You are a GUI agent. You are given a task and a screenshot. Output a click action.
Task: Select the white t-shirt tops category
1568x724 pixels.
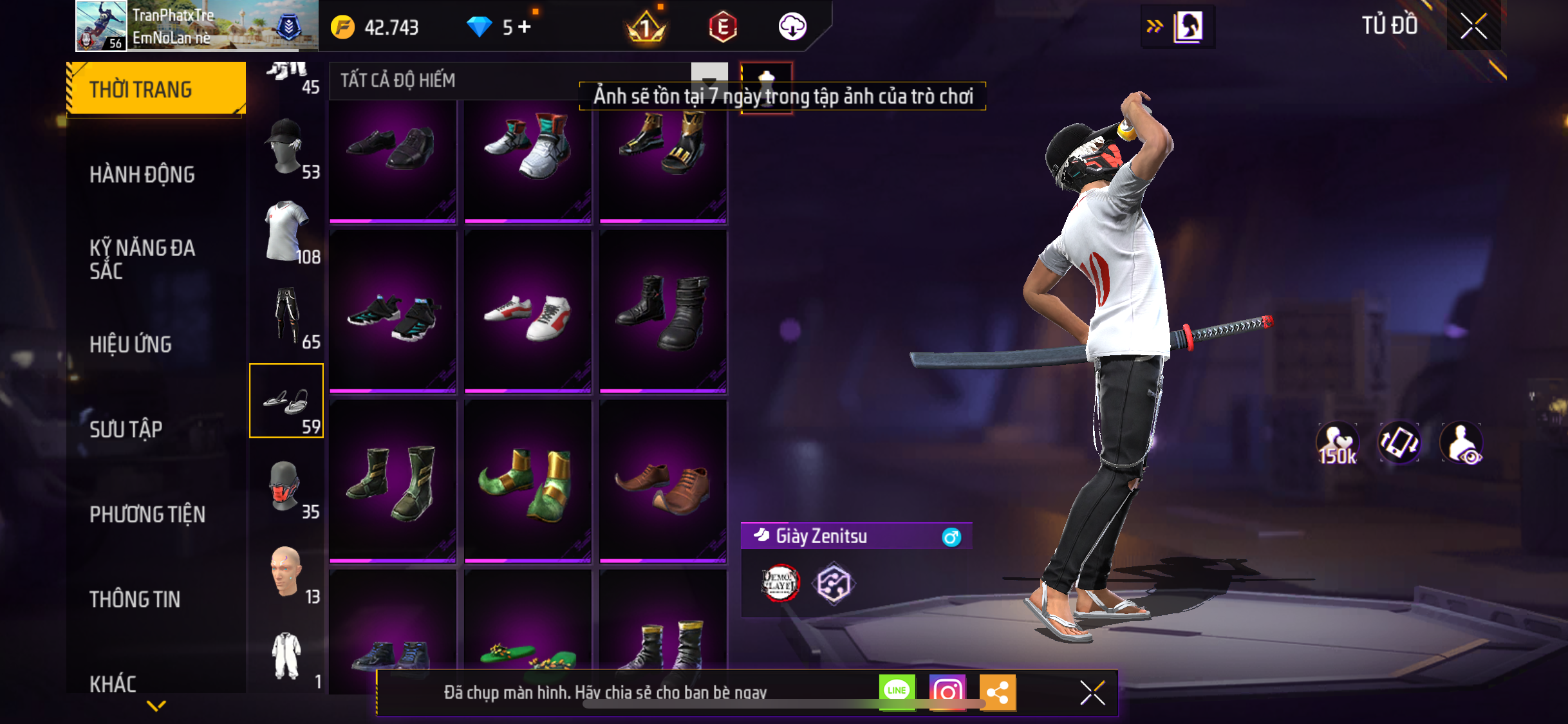pyautogui.click(x=286, y=232)
